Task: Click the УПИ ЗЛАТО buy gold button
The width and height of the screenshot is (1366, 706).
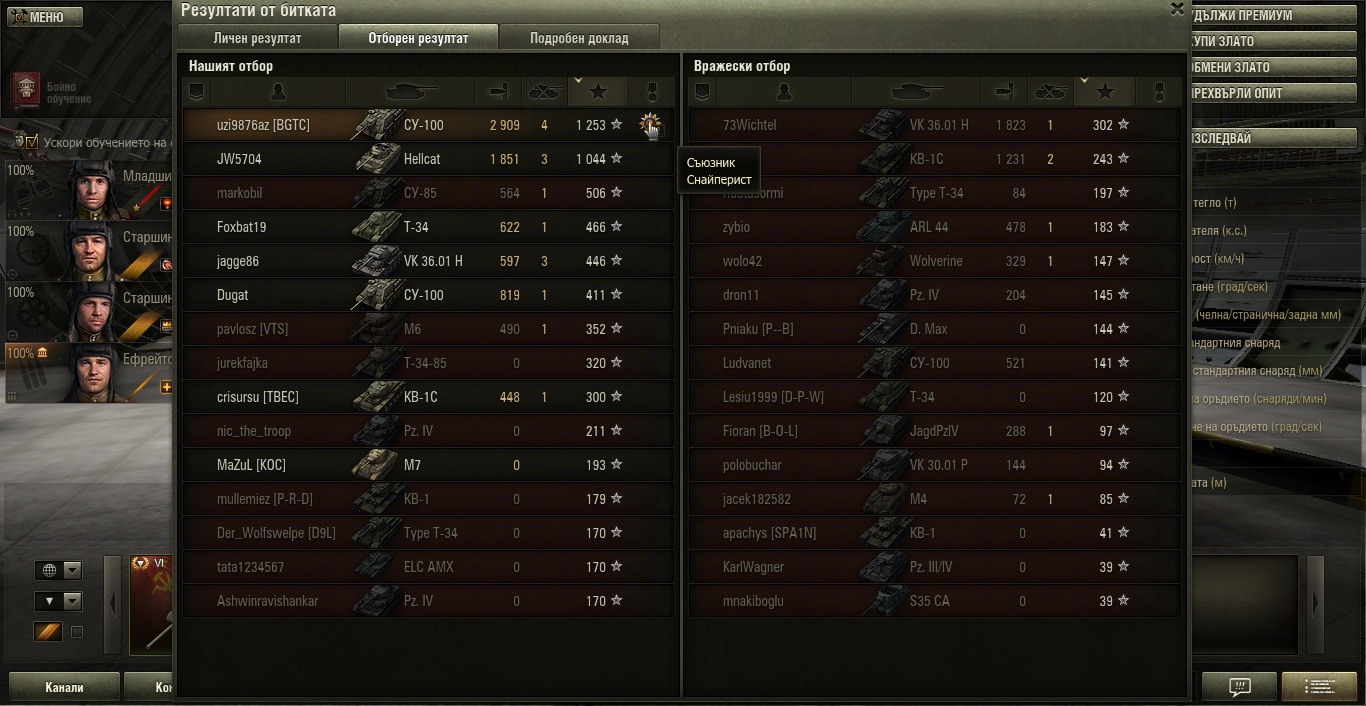Action: (1249, 41)
